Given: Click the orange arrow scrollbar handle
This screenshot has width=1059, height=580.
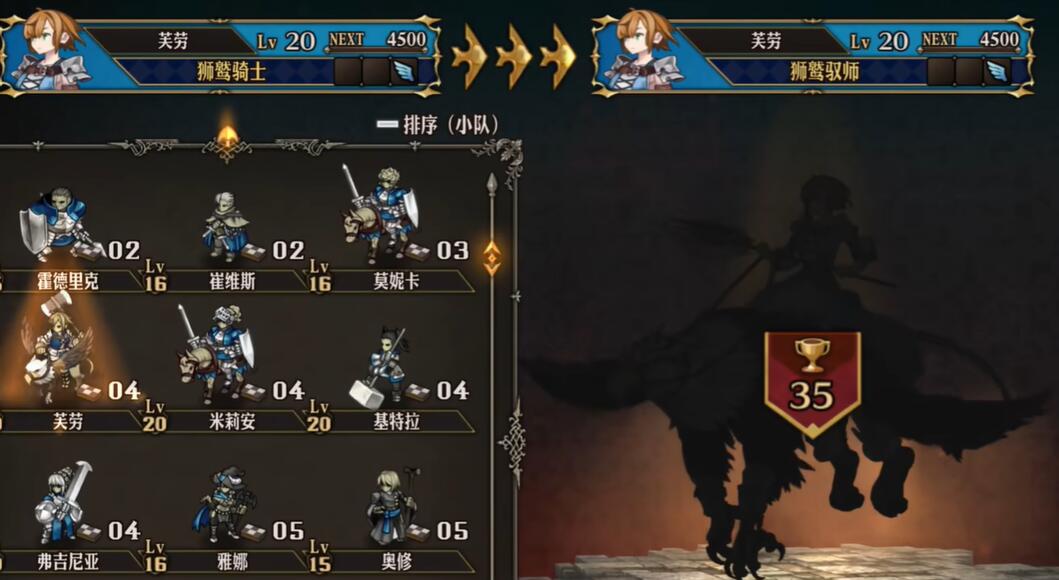Looking at the screenshot, I should [x=492, y=257].
